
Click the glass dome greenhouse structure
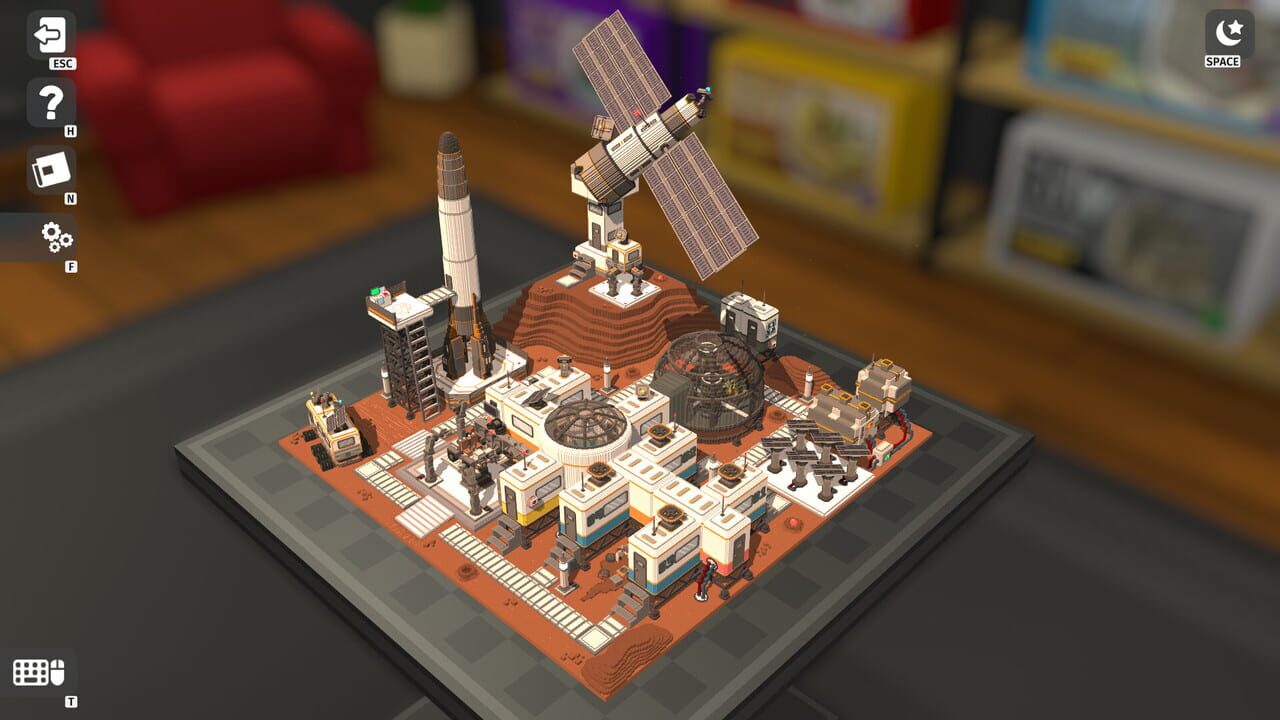pos(715,390)
